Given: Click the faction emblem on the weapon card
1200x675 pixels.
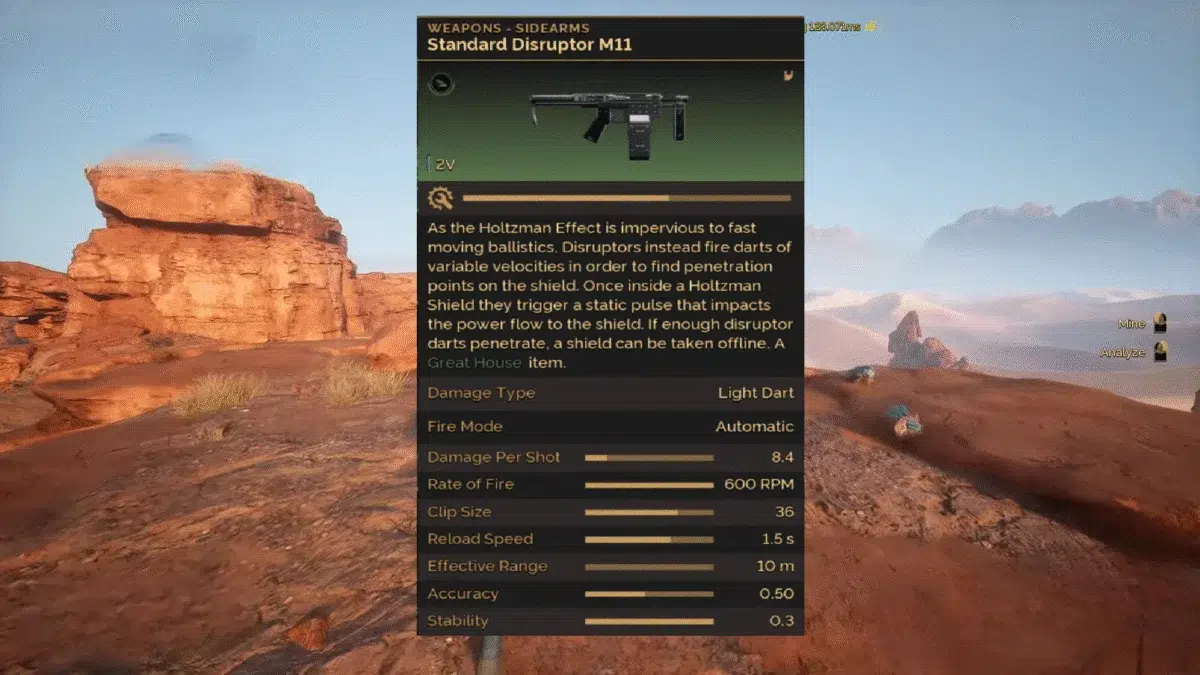Looking at the screenshot, I should (x=789, y=75).
